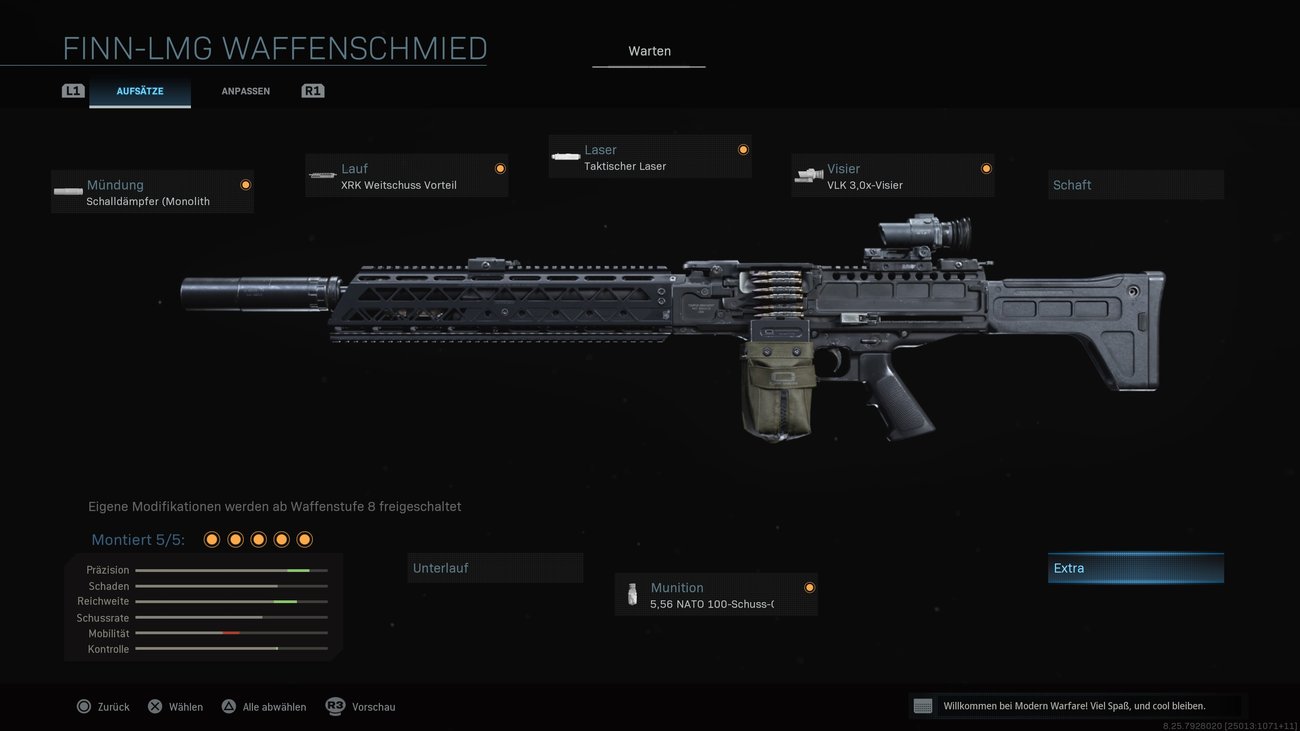Switch to the ANPASSEN tab
1300x731 pixels.
click(245, 90)
